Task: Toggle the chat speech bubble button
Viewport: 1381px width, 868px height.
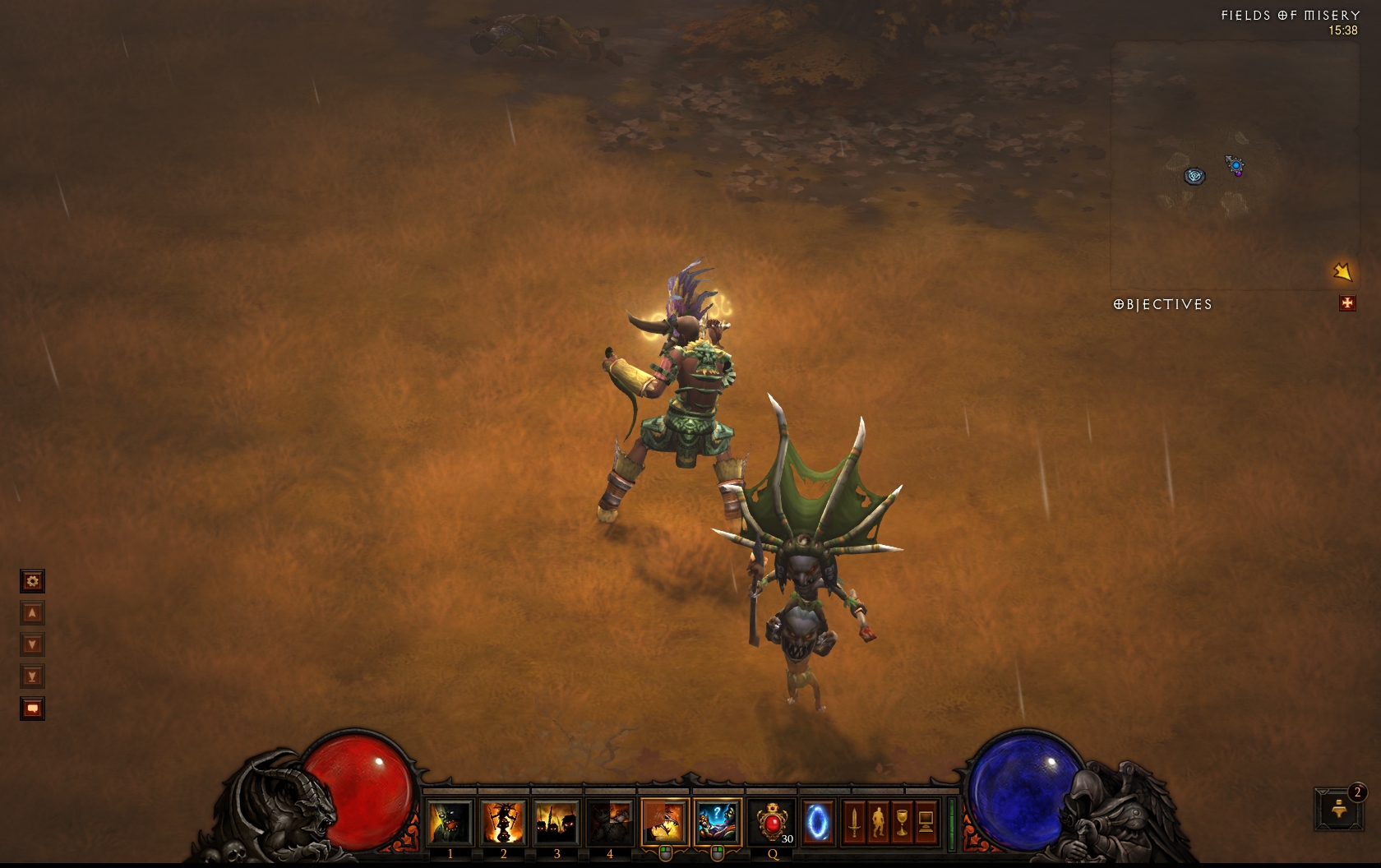Action: [x=32, y=709]
